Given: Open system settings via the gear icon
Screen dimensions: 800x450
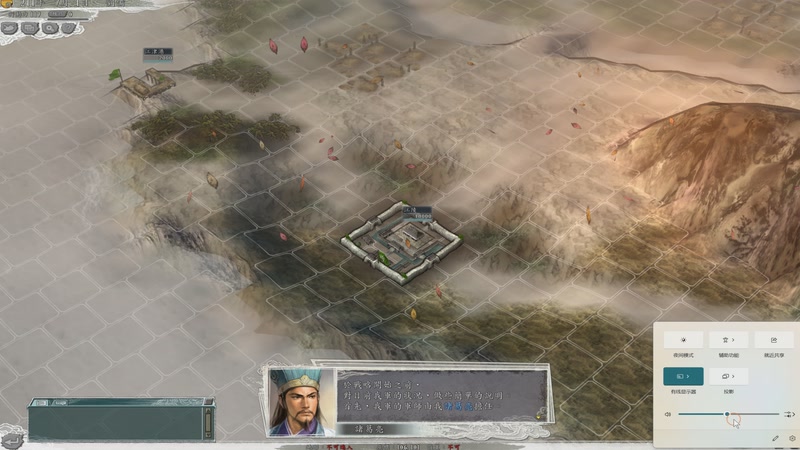Looking at the screenshot, I should [x=792, y=438].
